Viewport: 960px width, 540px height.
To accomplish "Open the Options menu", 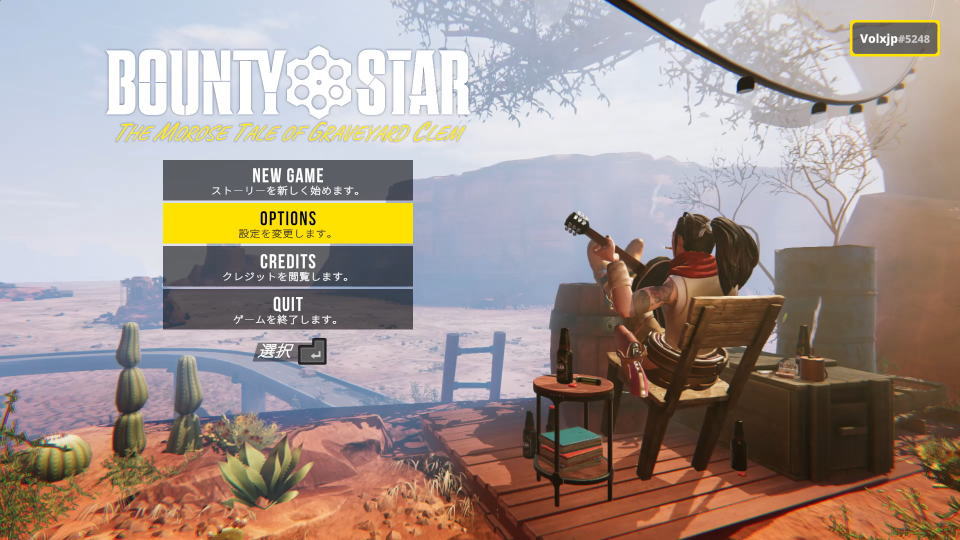I will click(288, 223).
